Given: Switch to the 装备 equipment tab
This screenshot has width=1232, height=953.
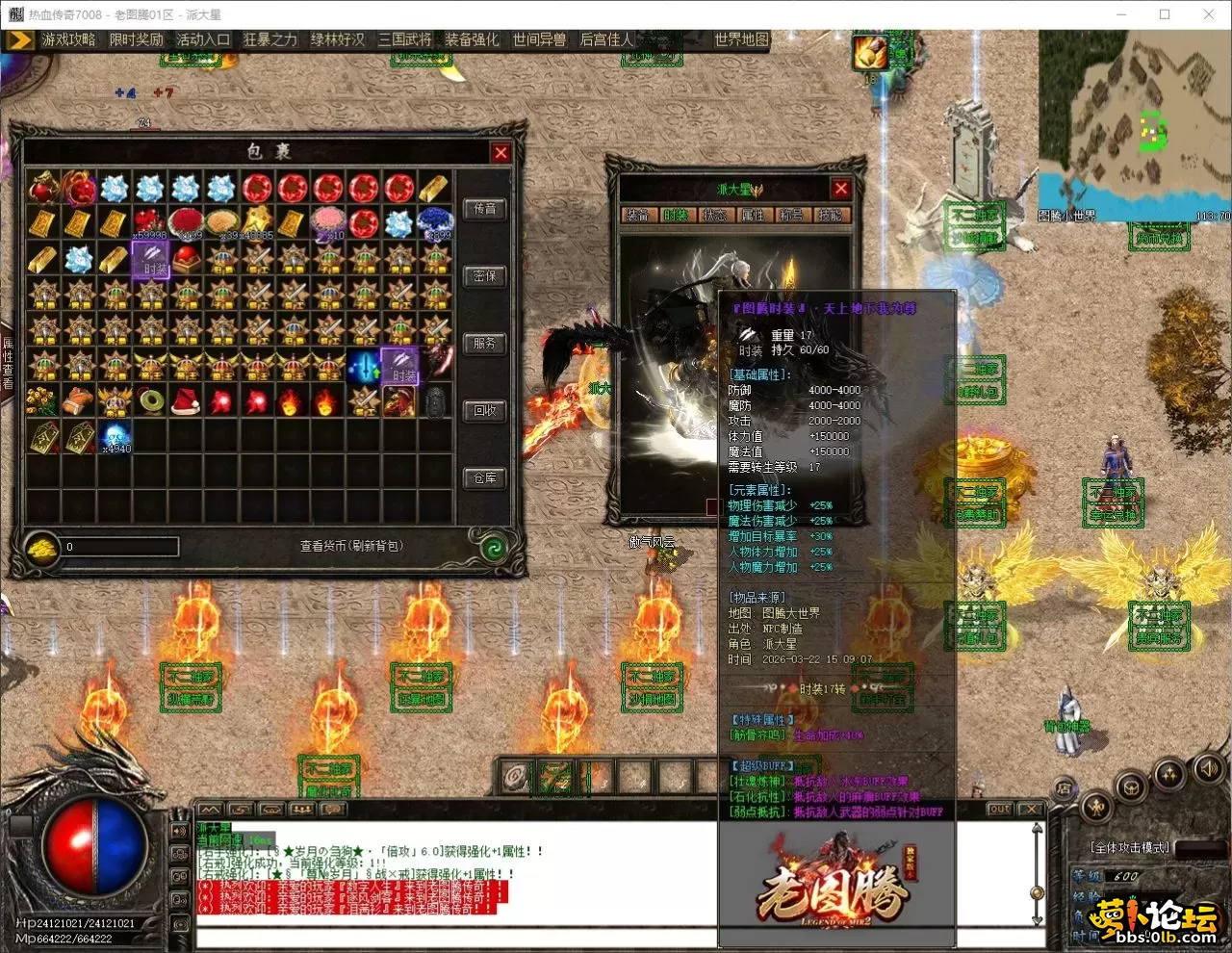Looking at the screenshot, I should coord(637,216).
